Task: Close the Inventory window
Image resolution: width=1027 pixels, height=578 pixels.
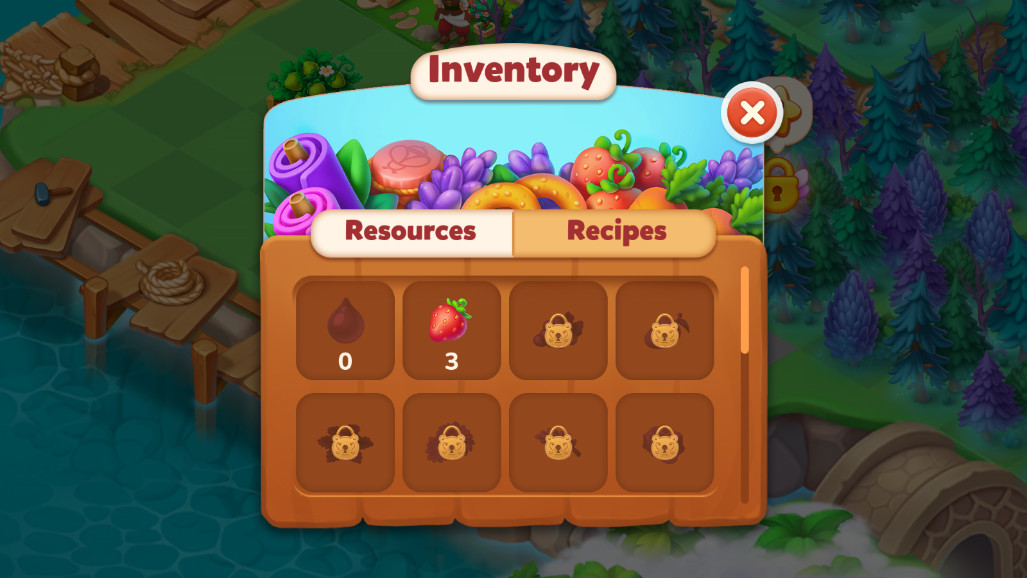Action: click(x=752, y=114)
